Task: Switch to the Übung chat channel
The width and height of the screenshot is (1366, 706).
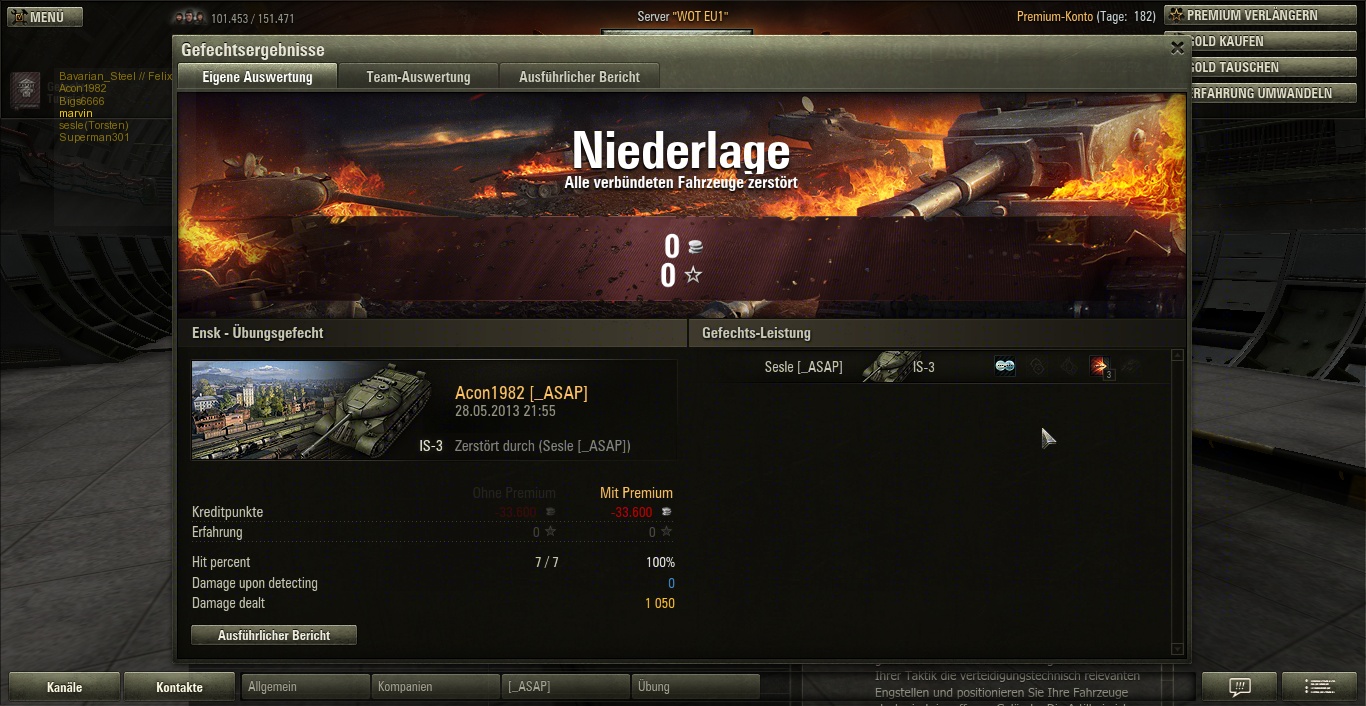Action: pos(695,687)
